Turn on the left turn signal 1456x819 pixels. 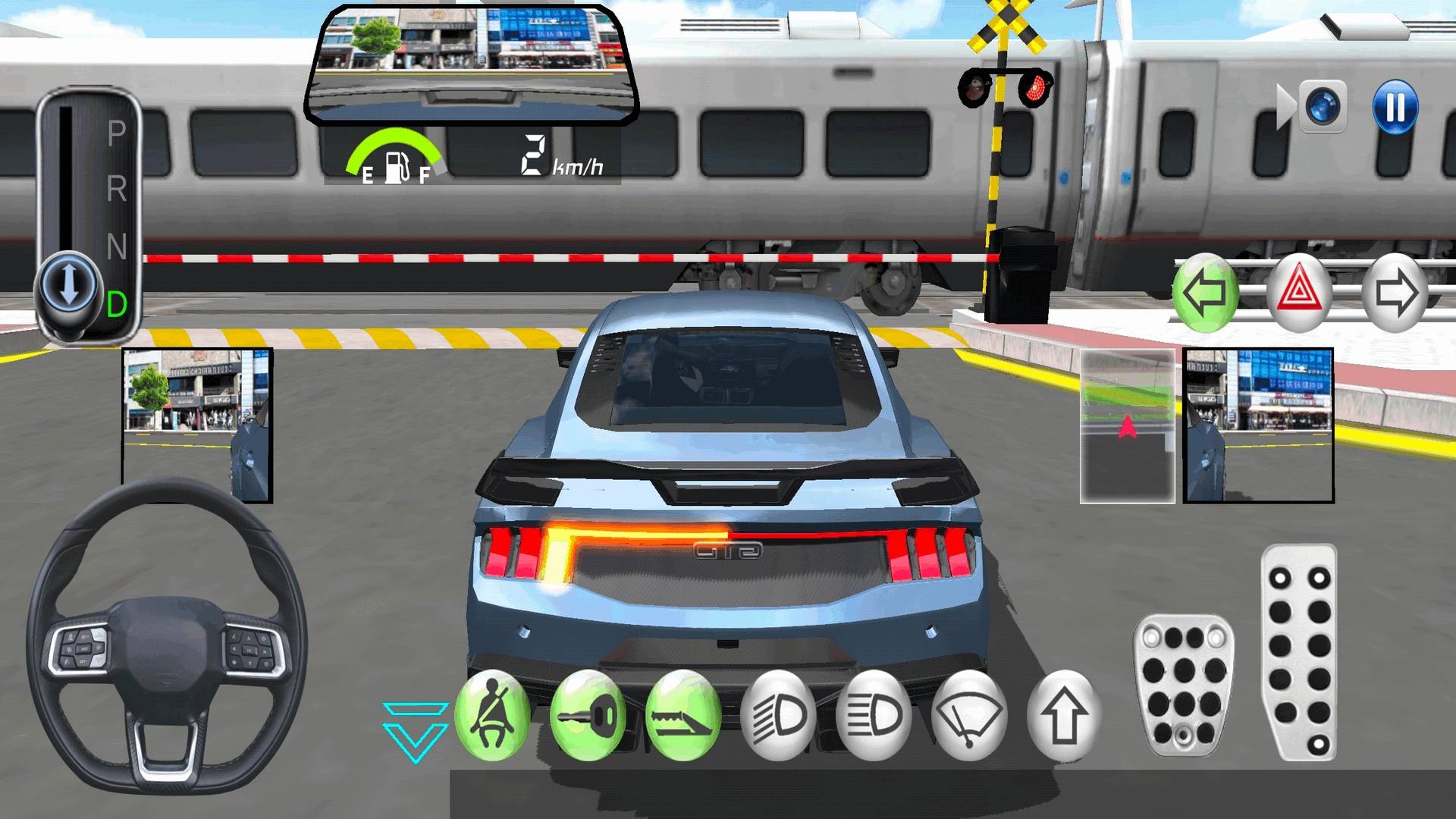[1205, 293]
